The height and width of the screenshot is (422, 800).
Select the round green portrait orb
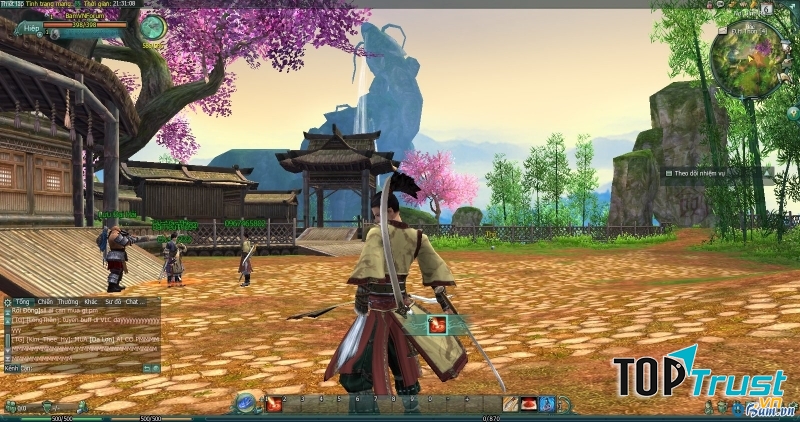tap(153, 27)
